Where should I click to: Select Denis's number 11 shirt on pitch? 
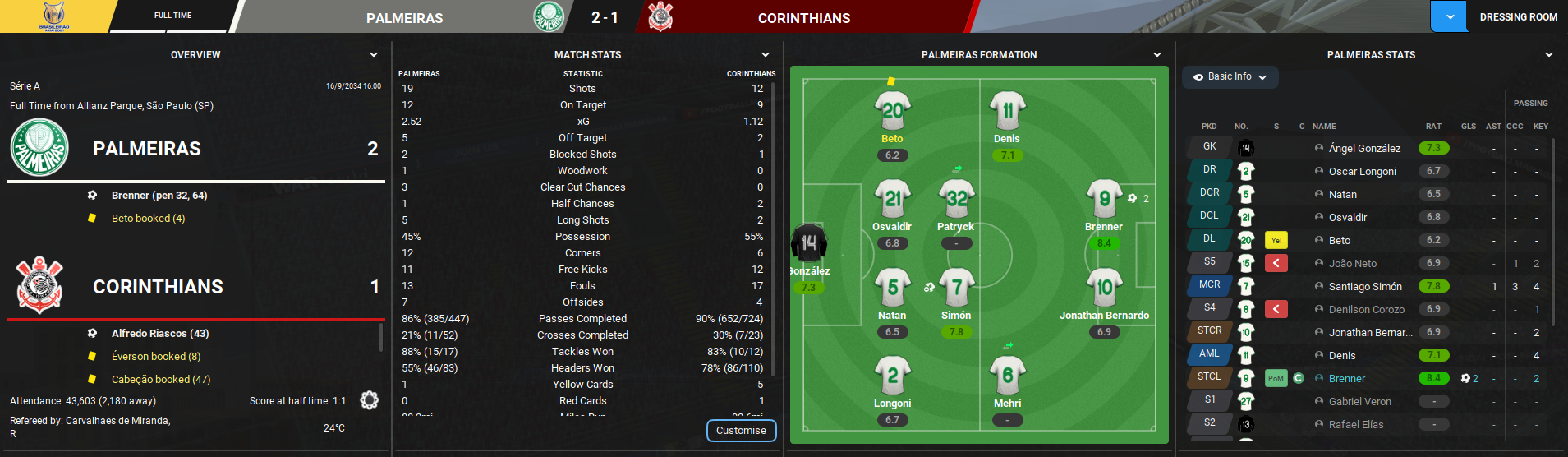click(x=1007, y=110)
